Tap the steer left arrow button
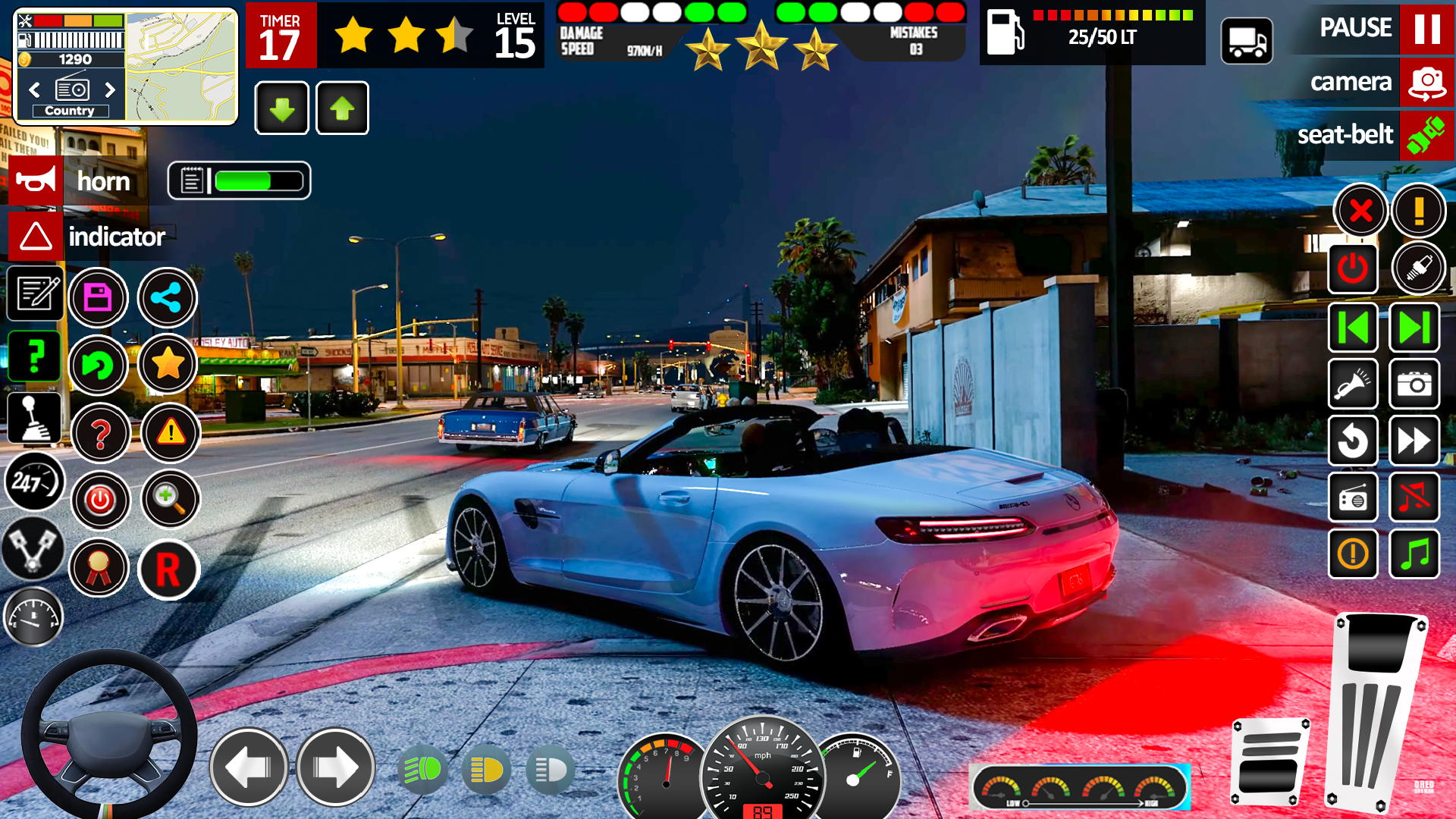The image size is (1456, 819). (249, 767)
